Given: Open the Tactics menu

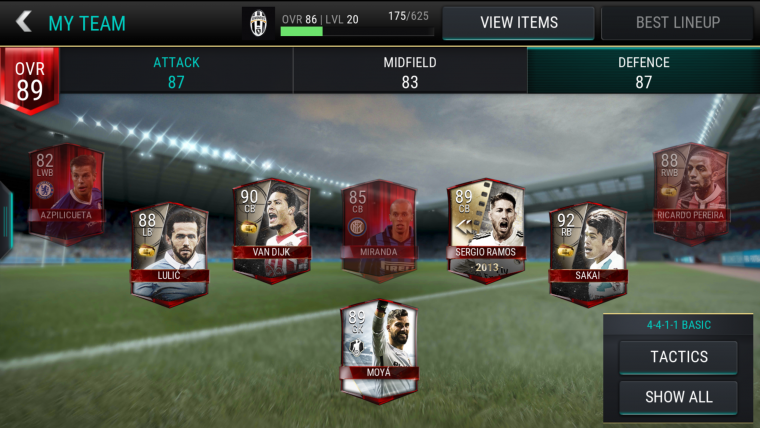Looking at the screenshot, I should [x=678, y=357].
